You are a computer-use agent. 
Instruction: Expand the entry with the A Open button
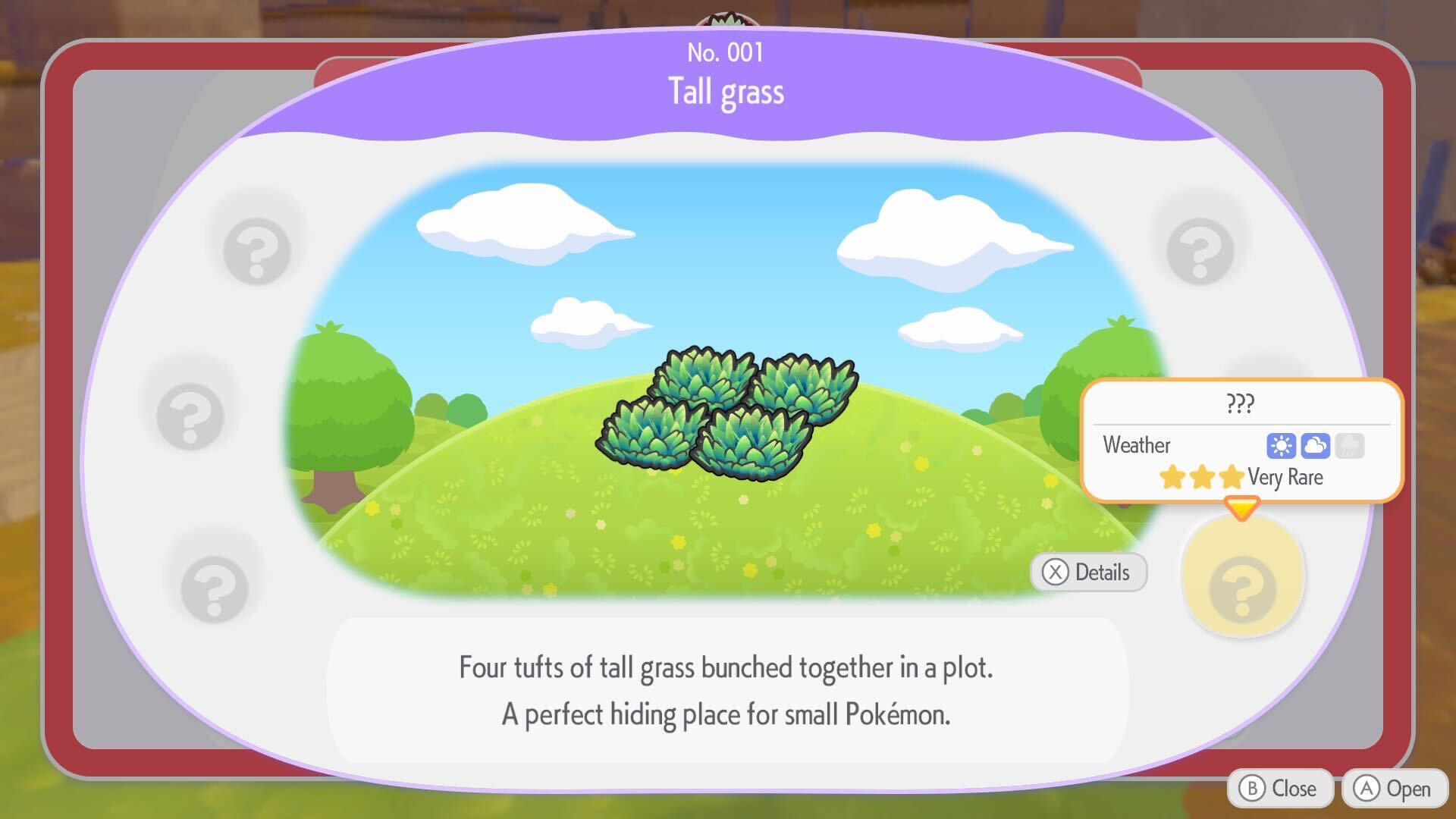1394,788
